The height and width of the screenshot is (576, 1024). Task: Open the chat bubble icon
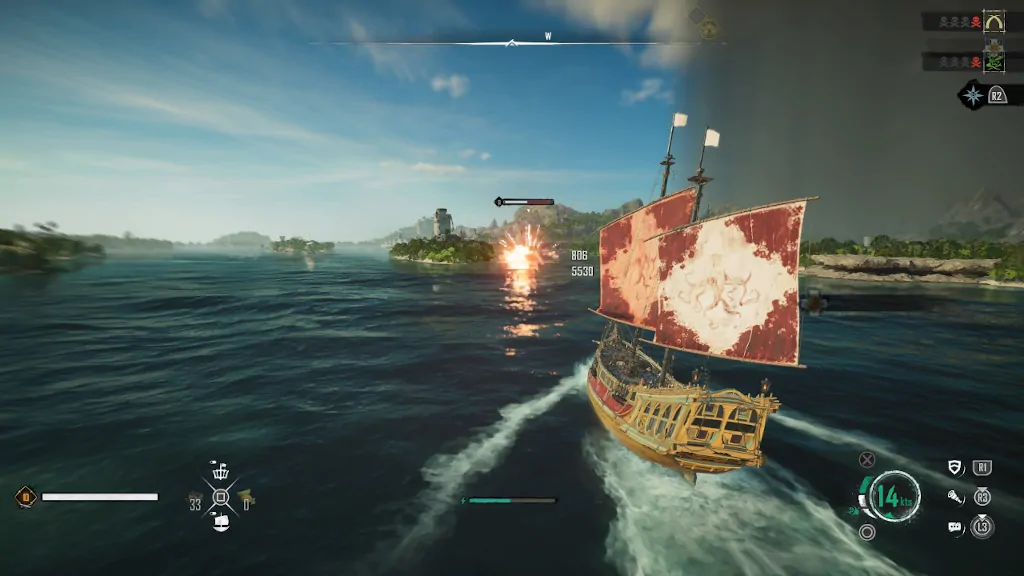(955, 526)
